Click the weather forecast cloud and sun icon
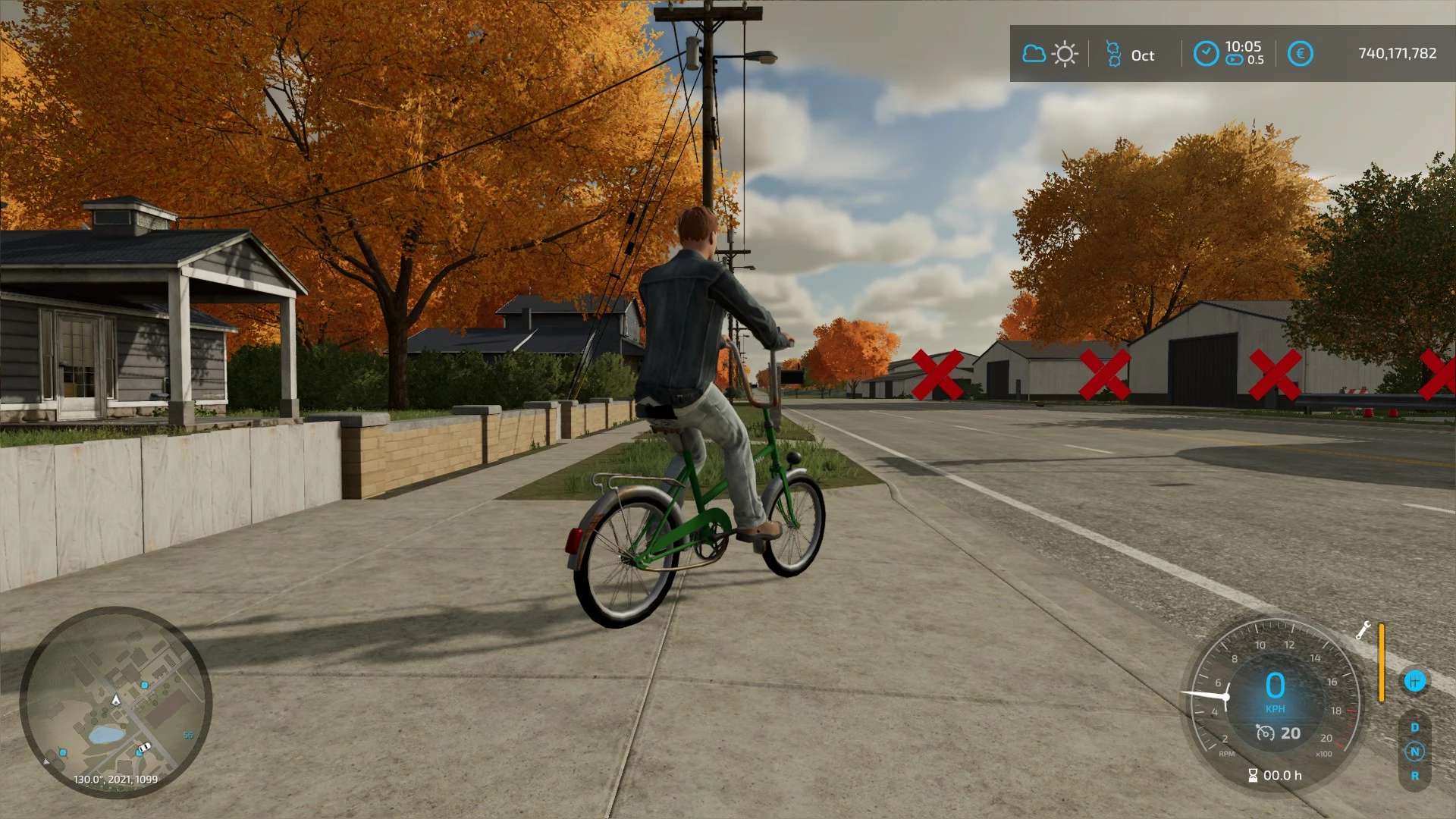 pyautogui.click(x=1050, y=54)
